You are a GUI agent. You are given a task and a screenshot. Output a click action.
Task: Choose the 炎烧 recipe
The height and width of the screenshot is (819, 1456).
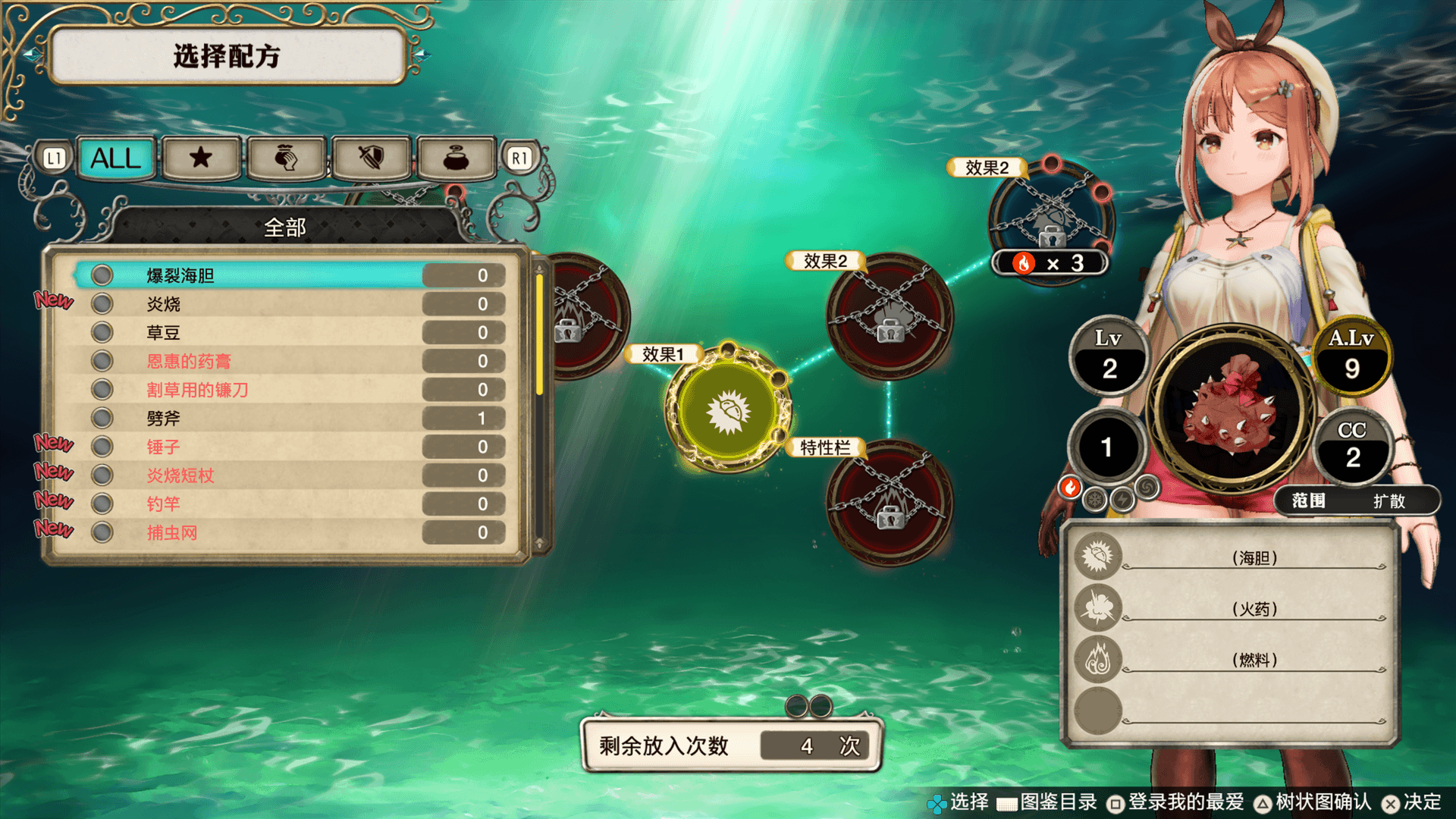[288, 304]
